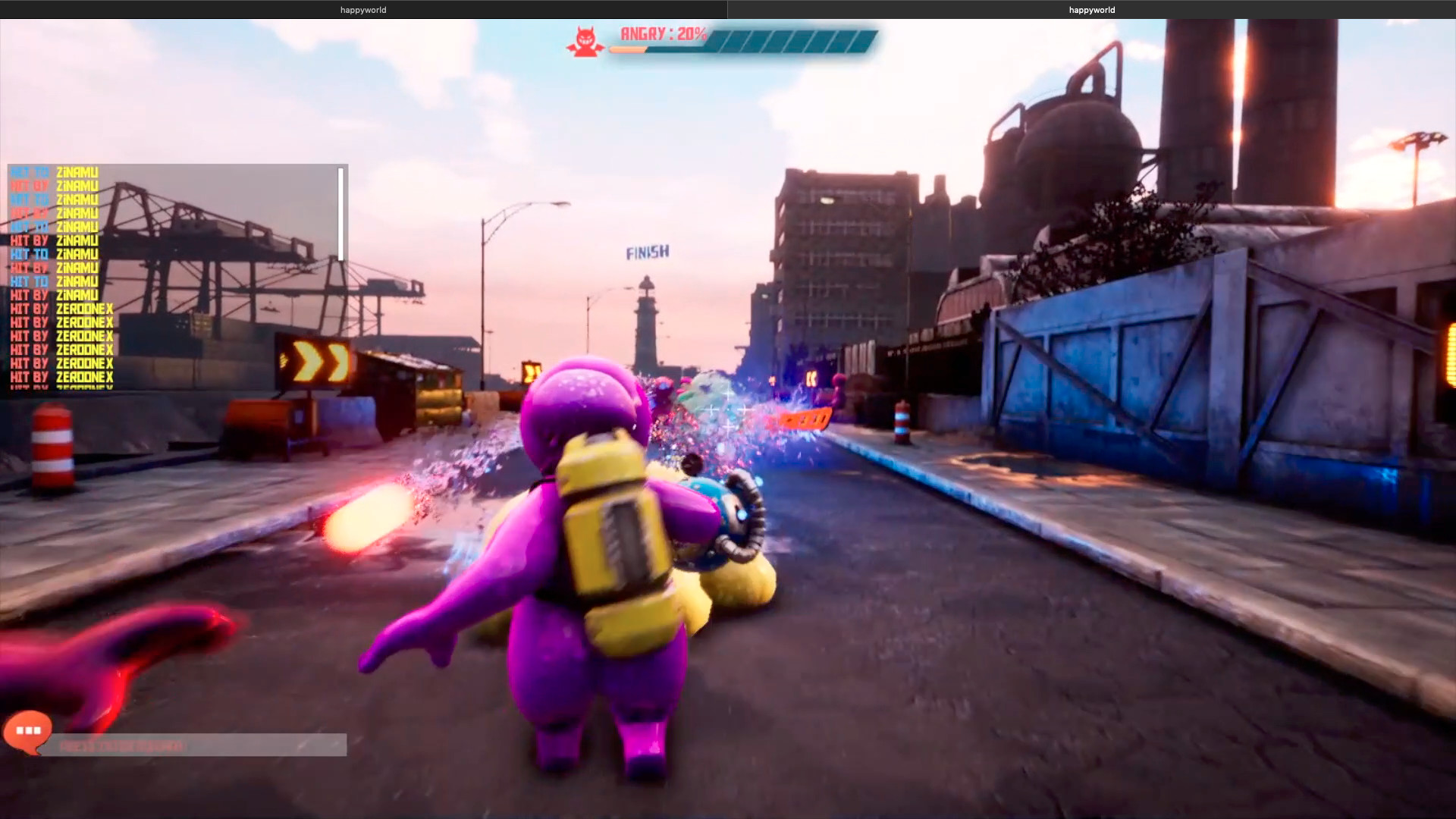
Task: Click the player name ZiNAMU
Action: click(77, 171)
